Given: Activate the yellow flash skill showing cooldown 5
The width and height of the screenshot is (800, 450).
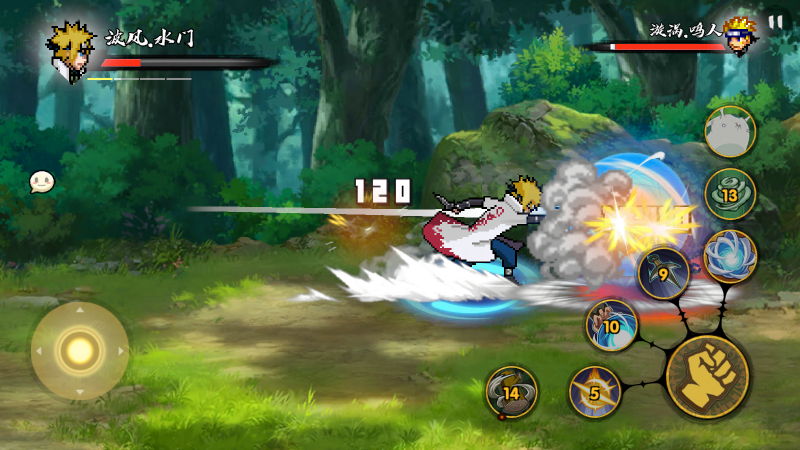Looking at the screenshot, I should tap(595, 392).
